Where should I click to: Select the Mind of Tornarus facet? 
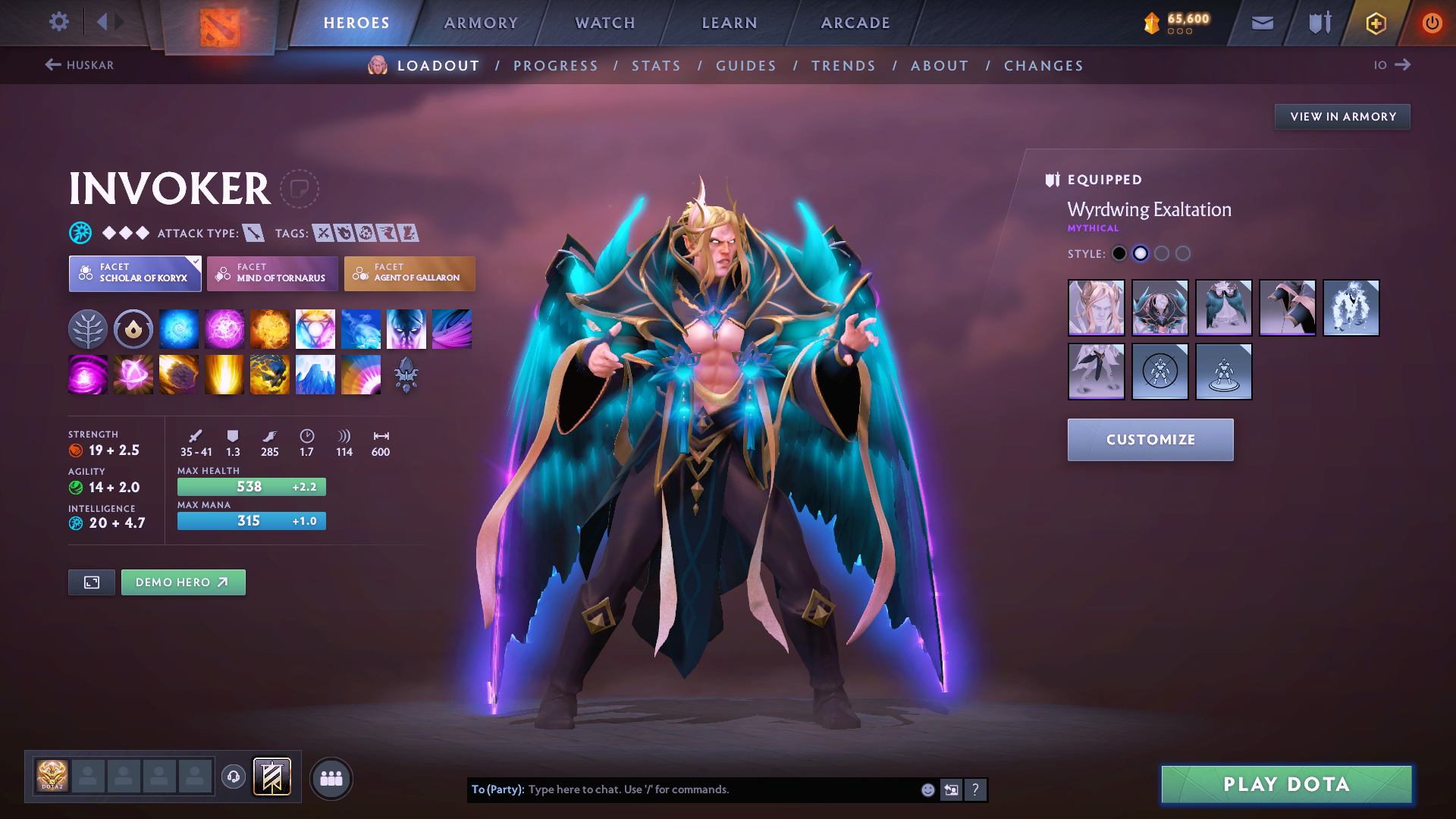[271, 274]
